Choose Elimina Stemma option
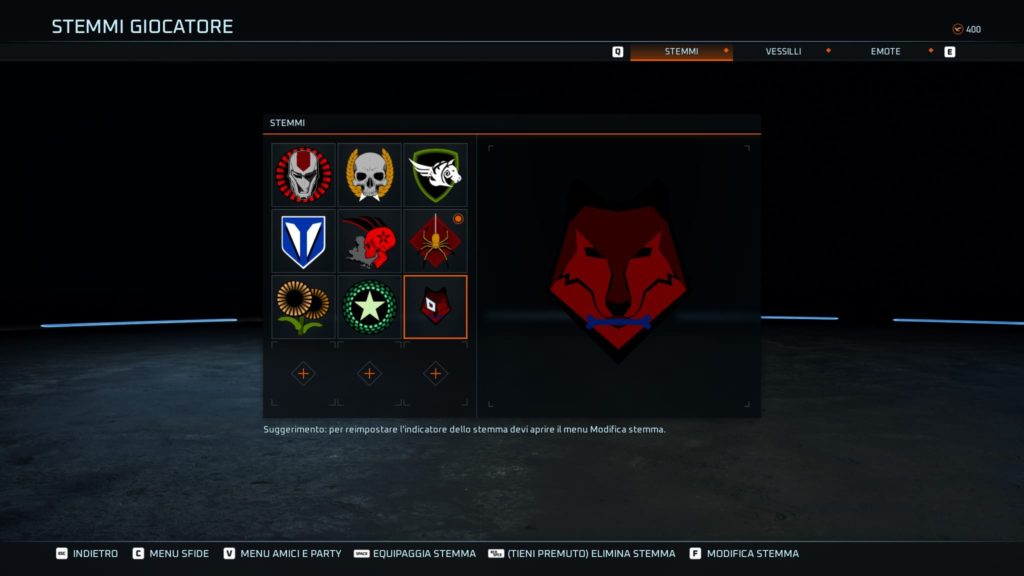Viewport: 1024px width, 576px height. point(582,553)
